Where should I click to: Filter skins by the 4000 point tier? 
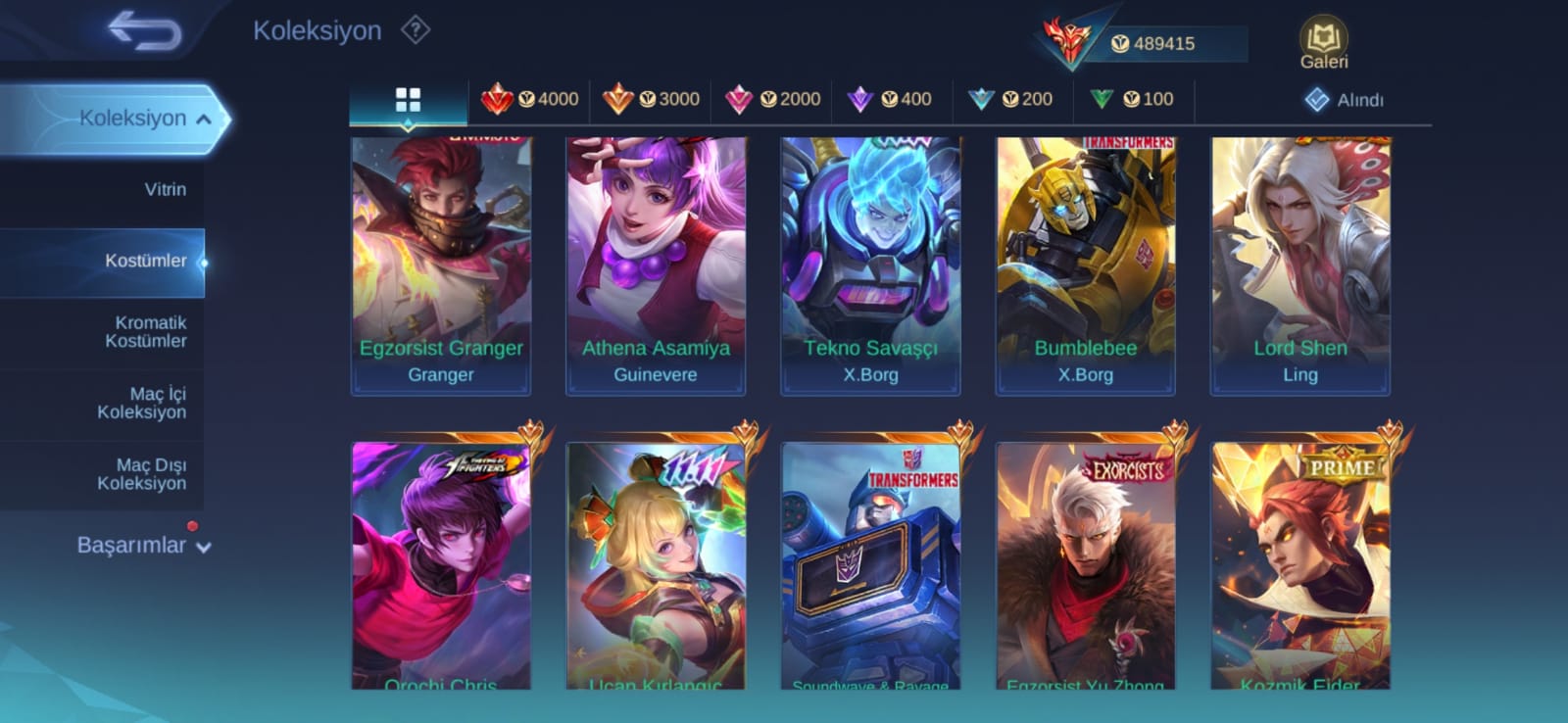(530, 99)
